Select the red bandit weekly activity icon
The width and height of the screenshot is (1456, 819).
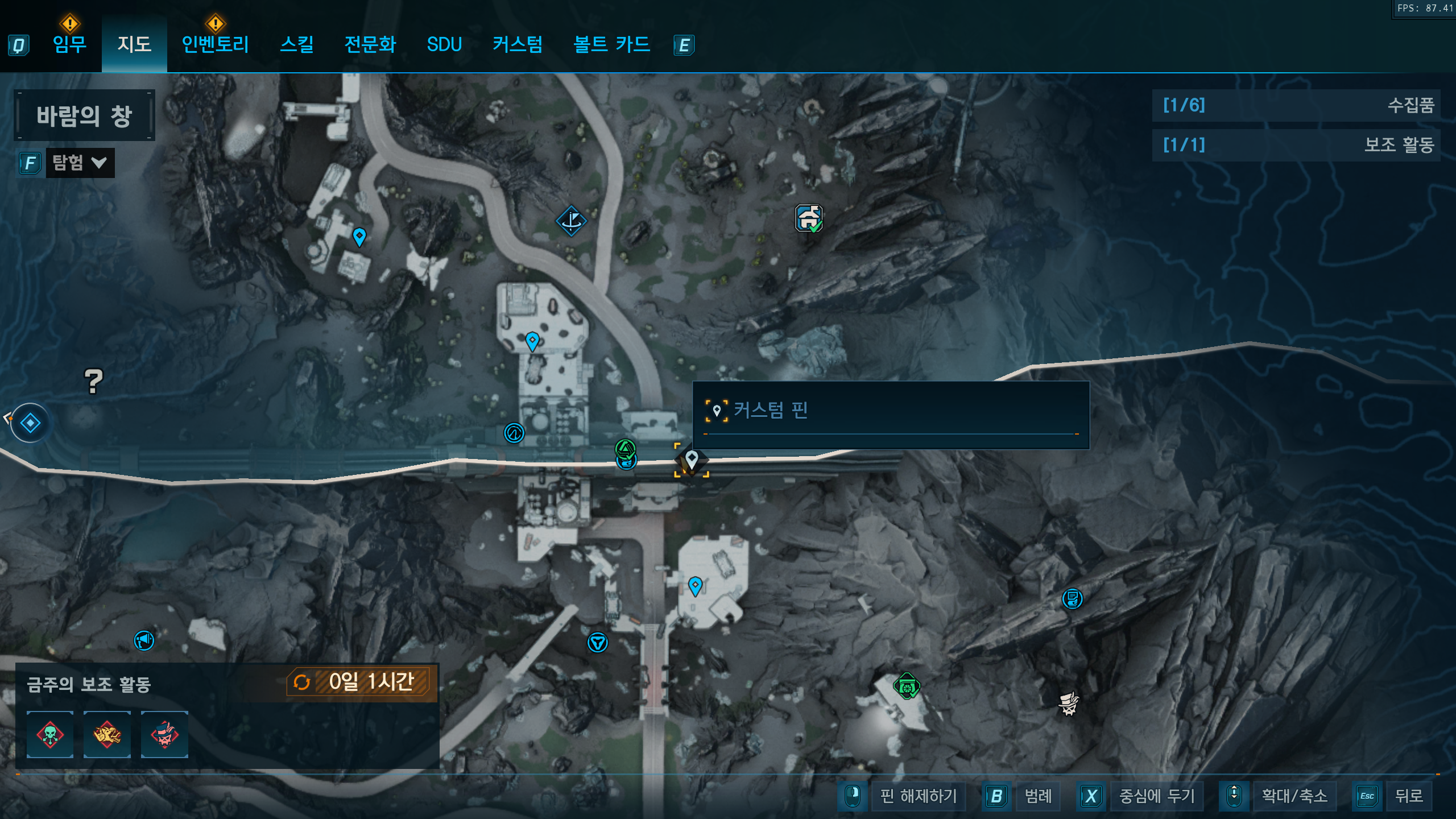(164, 734)
